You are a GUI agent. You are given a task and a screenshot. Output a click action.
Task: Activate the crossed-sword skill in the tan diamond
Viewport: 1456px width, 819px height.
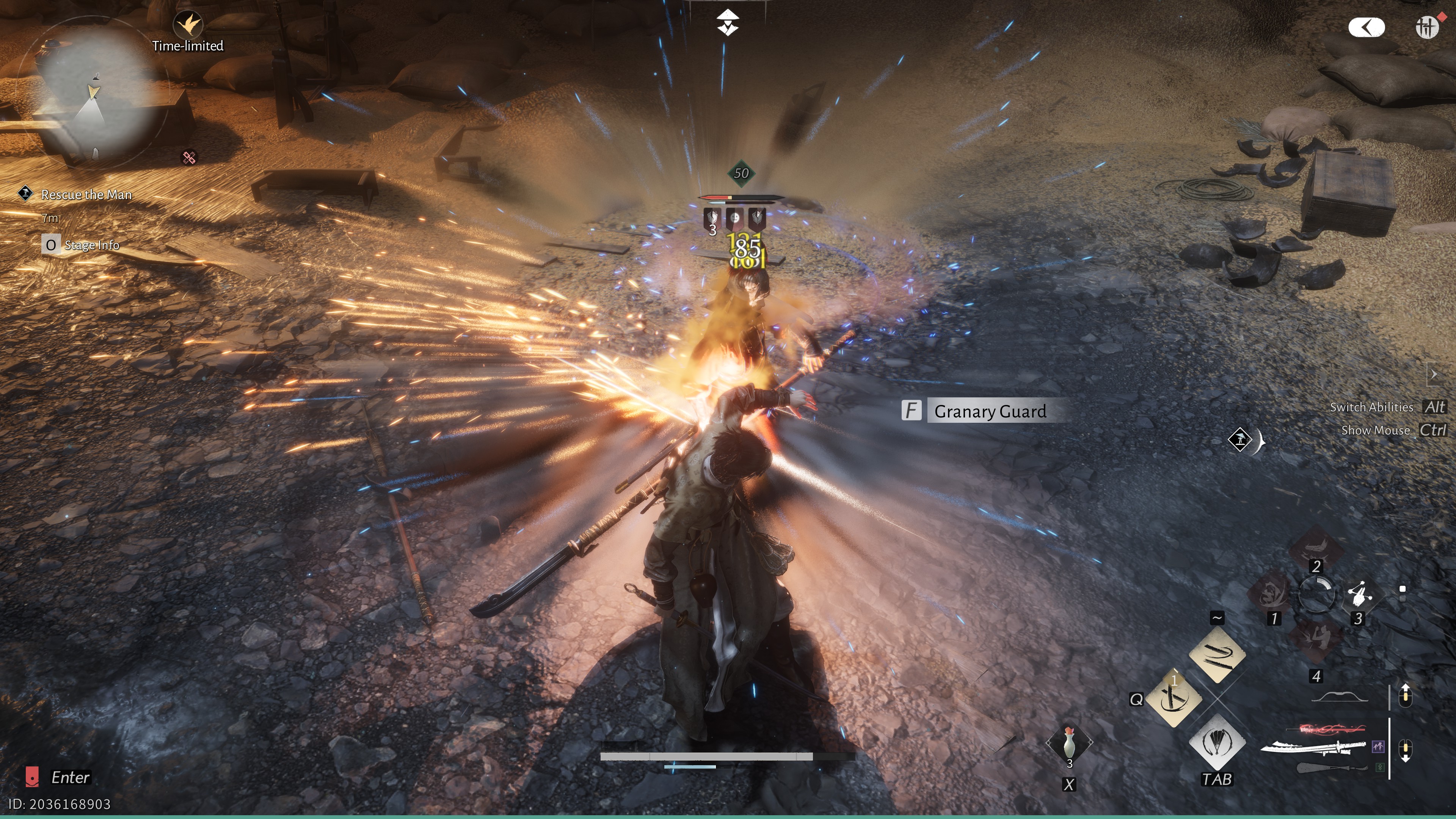(1174, 698)
